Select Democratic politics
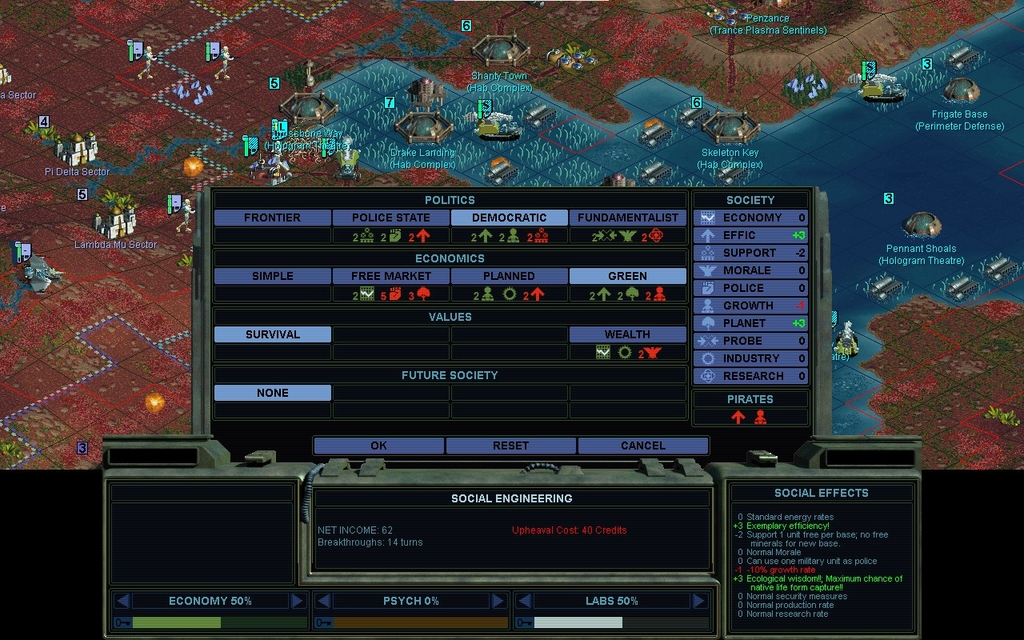 (x=509, y=217)
